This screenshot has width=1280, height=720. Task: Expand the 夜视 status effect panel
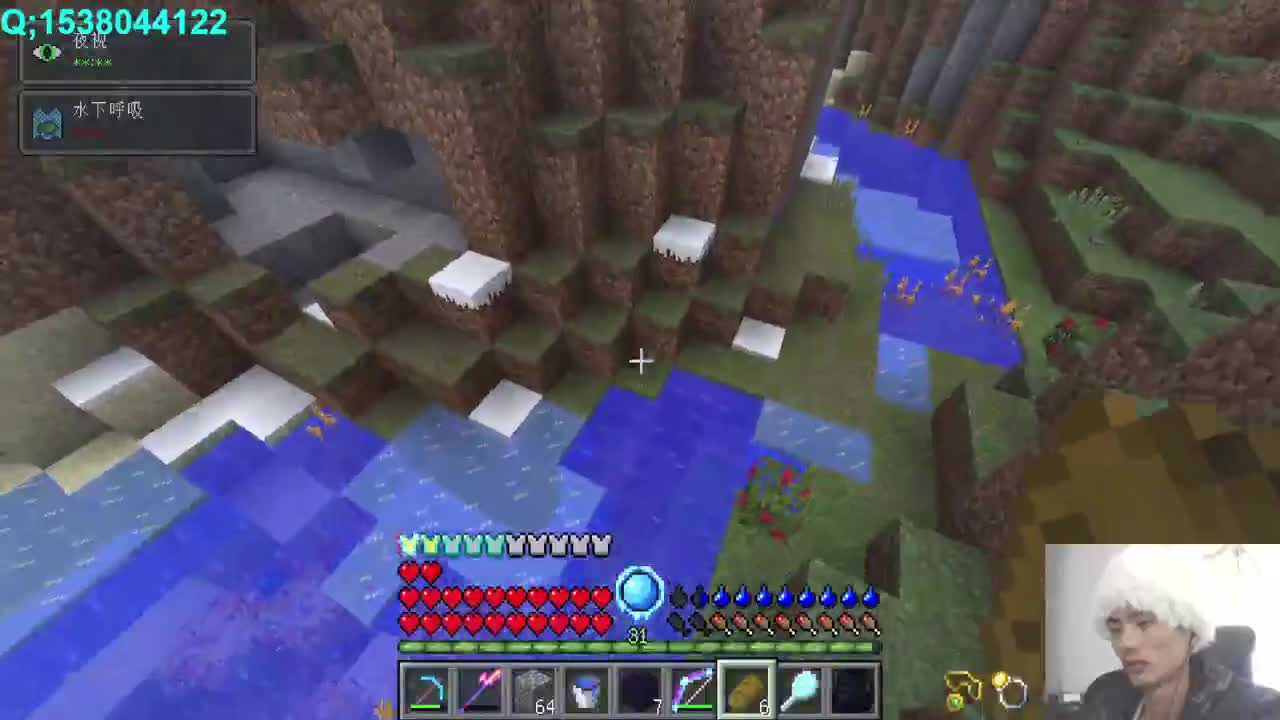[137, 52]
